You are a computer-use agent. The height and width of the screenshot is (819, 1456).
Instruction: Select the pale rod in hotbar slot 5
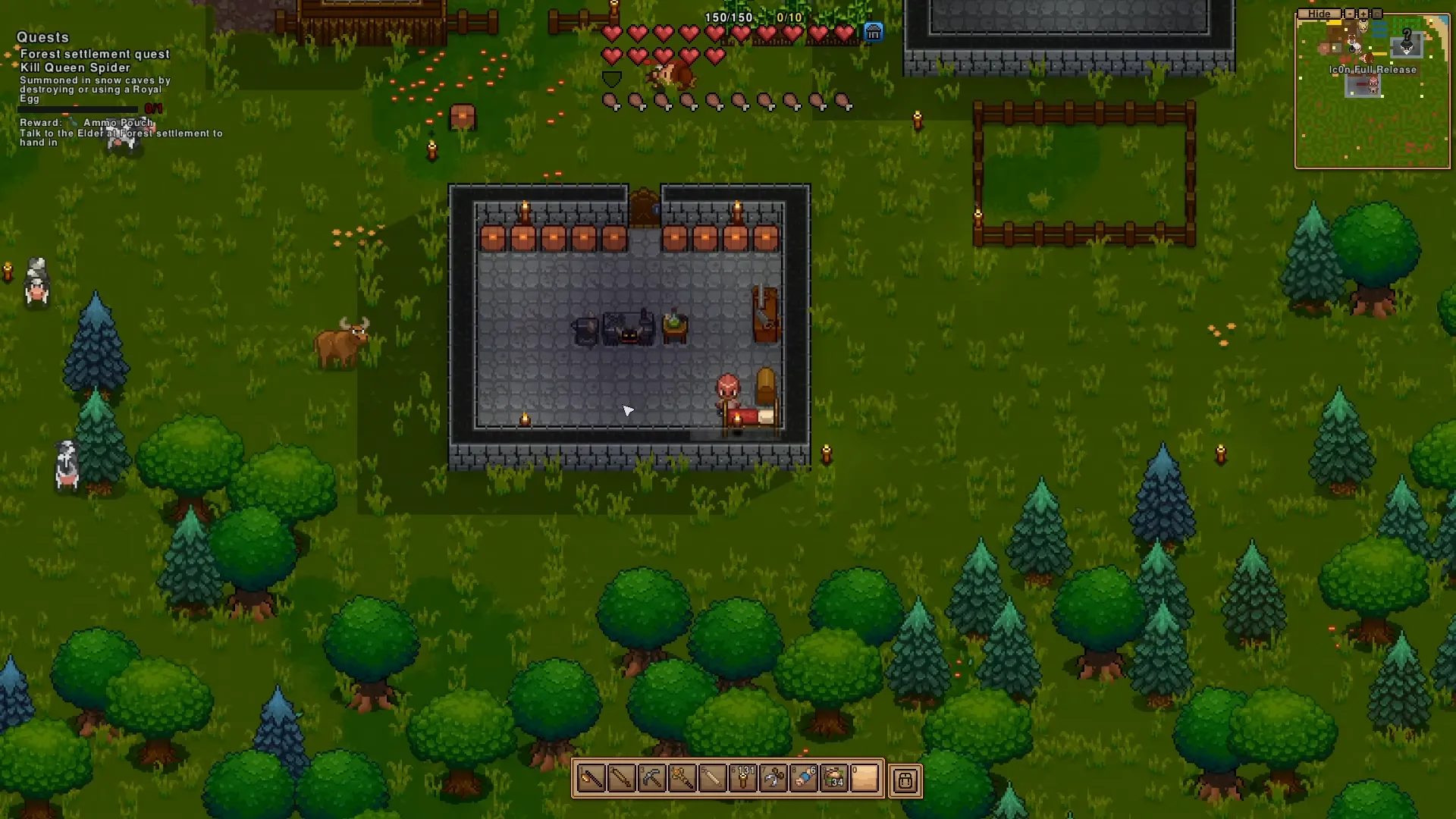click(713, 779)
